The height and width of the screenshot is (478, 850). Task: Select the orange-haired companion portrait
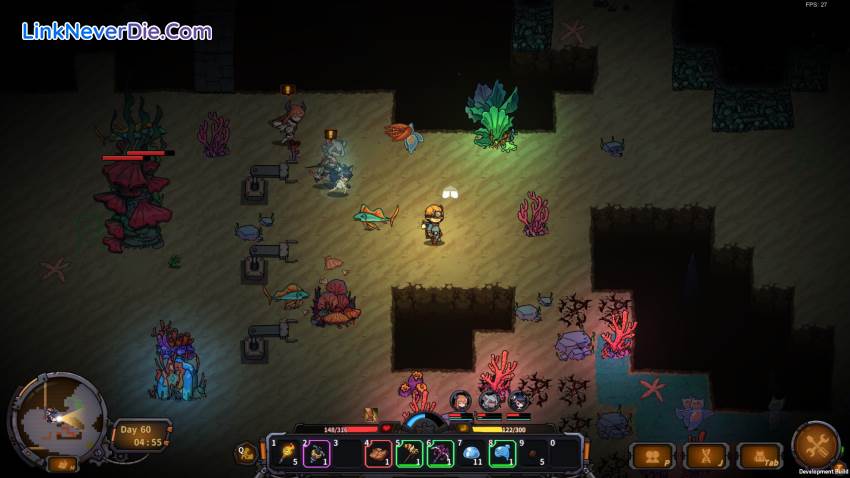[x=460, y=401]
